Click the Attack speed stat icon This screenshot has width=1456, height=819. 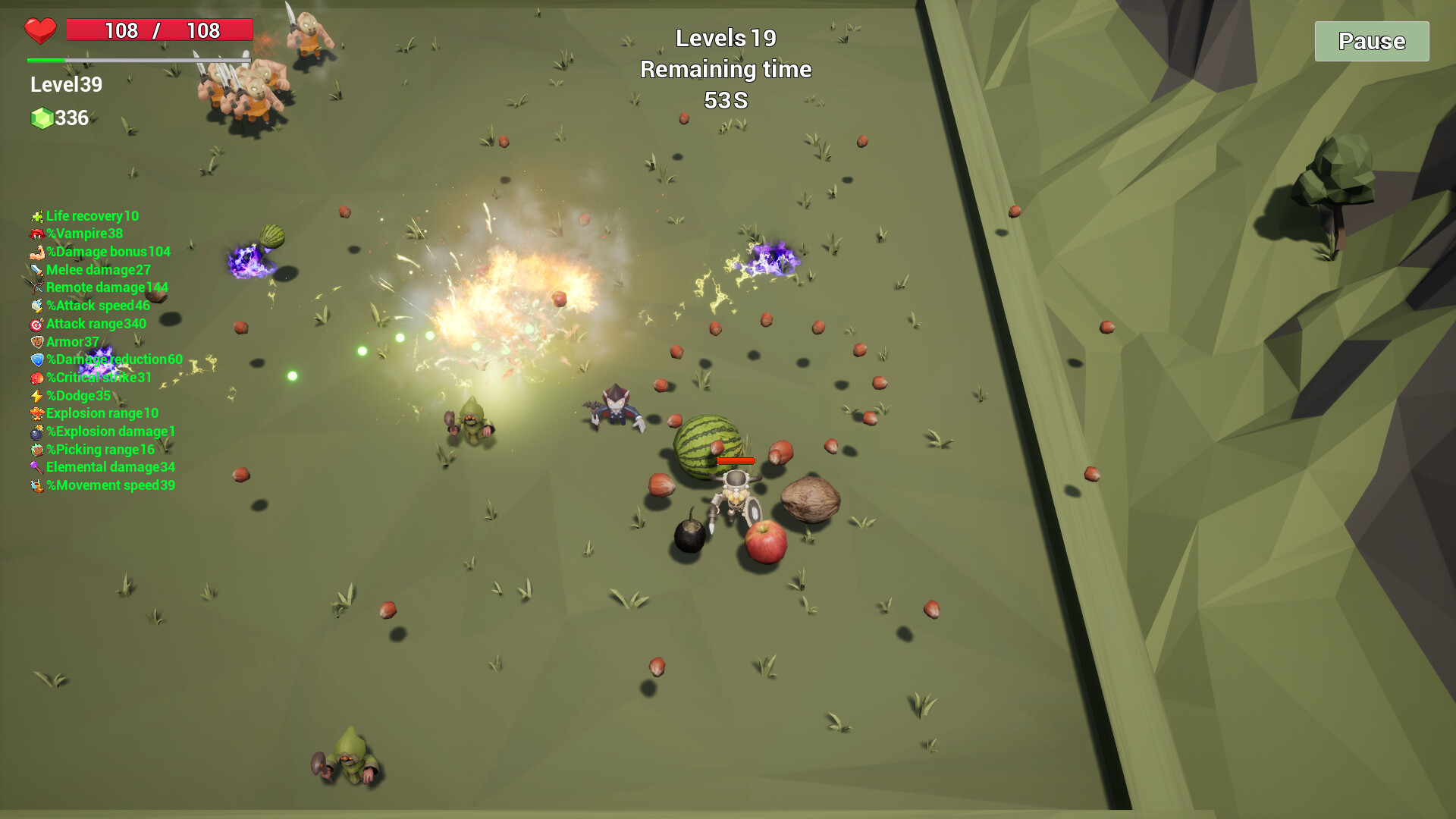coord(36,306)
